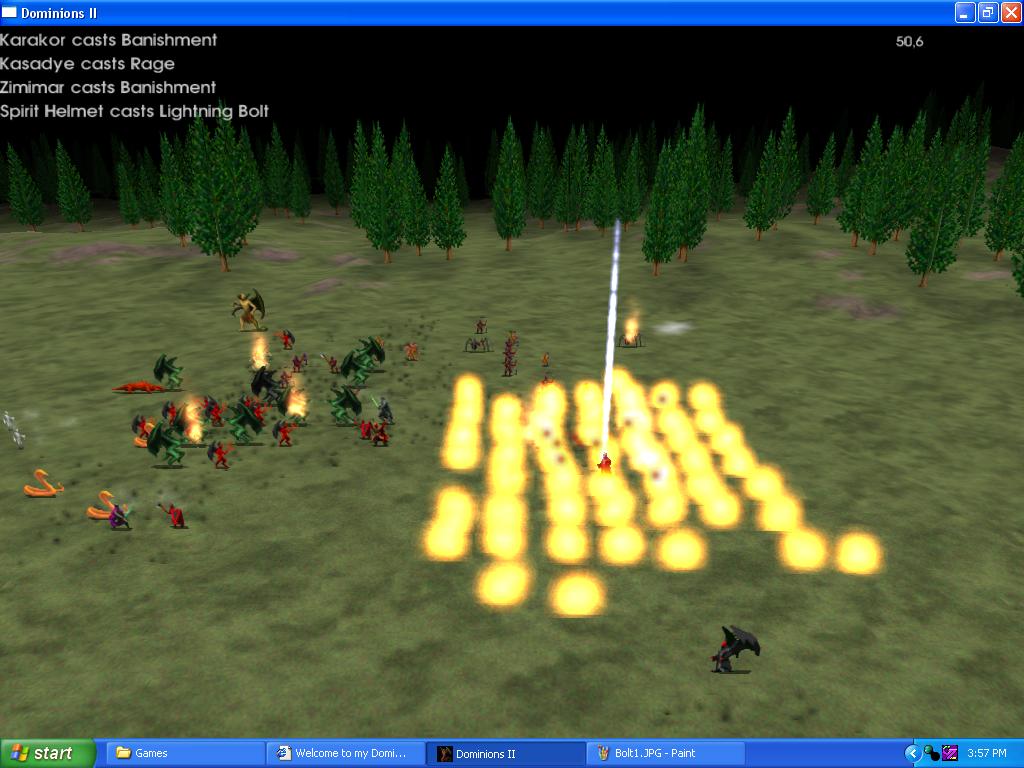Minimize the Dominions II window
This screenshot has width=1024, height=768.
tap(964, 12)
